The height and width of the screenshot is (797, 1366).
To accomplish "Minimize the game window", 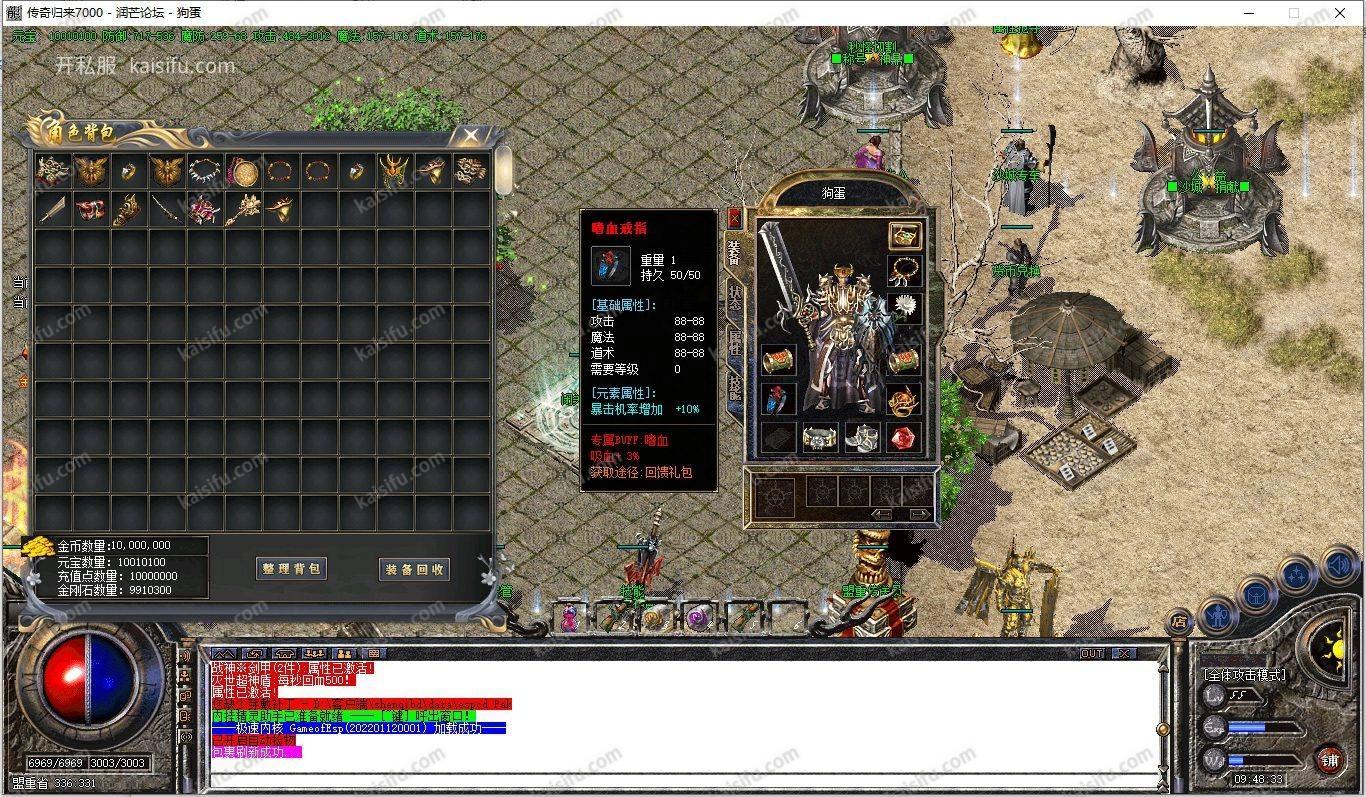I will 1249,13.
